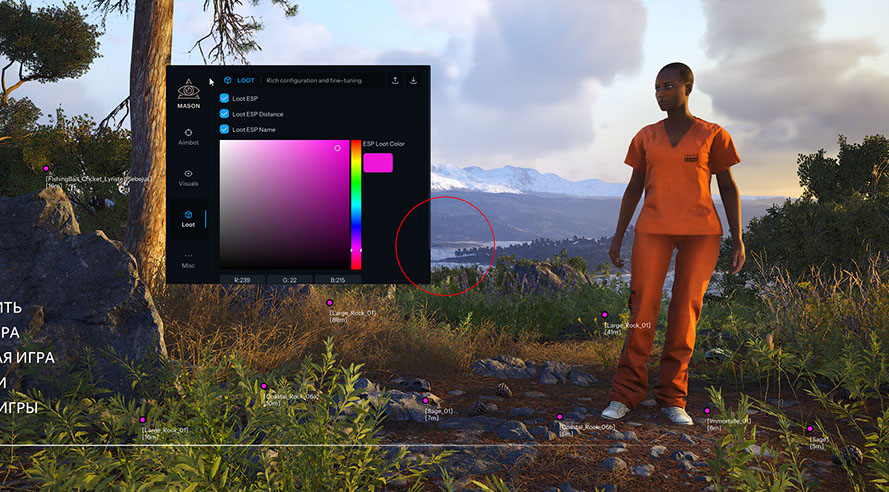Click the B:215 blue value field

click(x=338, y=279)
